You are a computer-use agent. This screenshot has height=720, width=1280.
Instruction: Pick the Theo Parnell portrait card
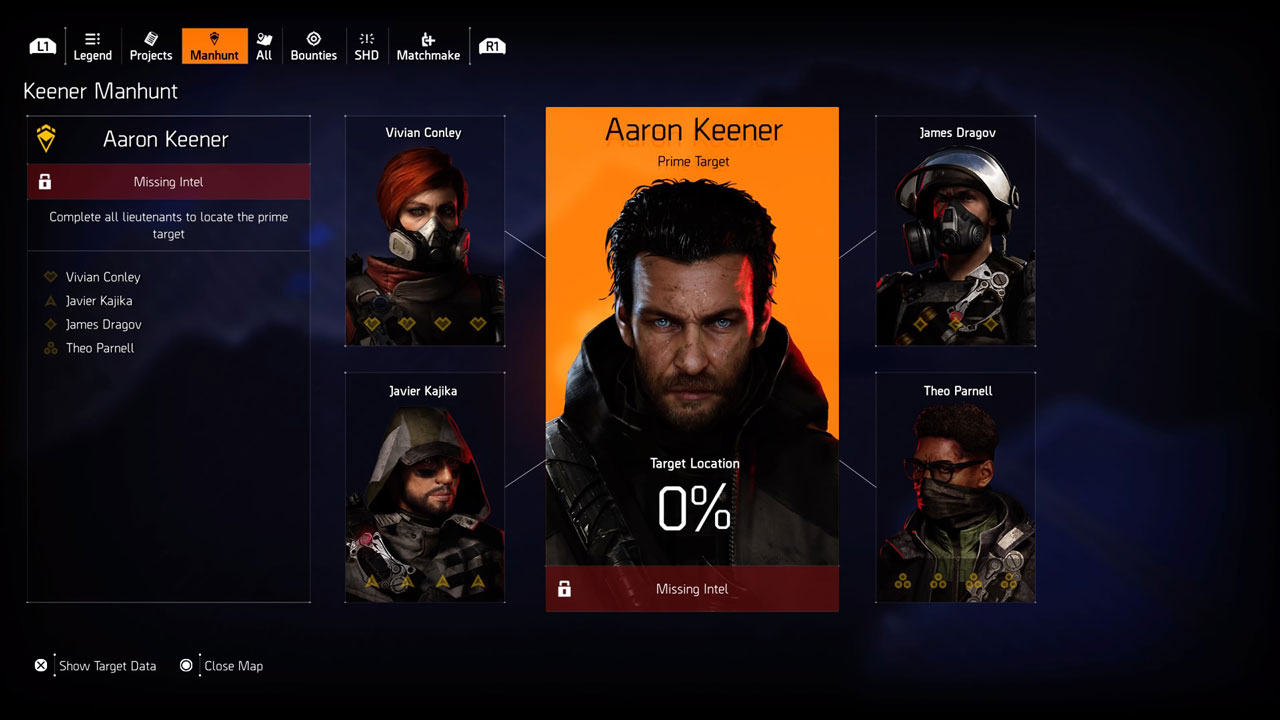click(955, 488)
